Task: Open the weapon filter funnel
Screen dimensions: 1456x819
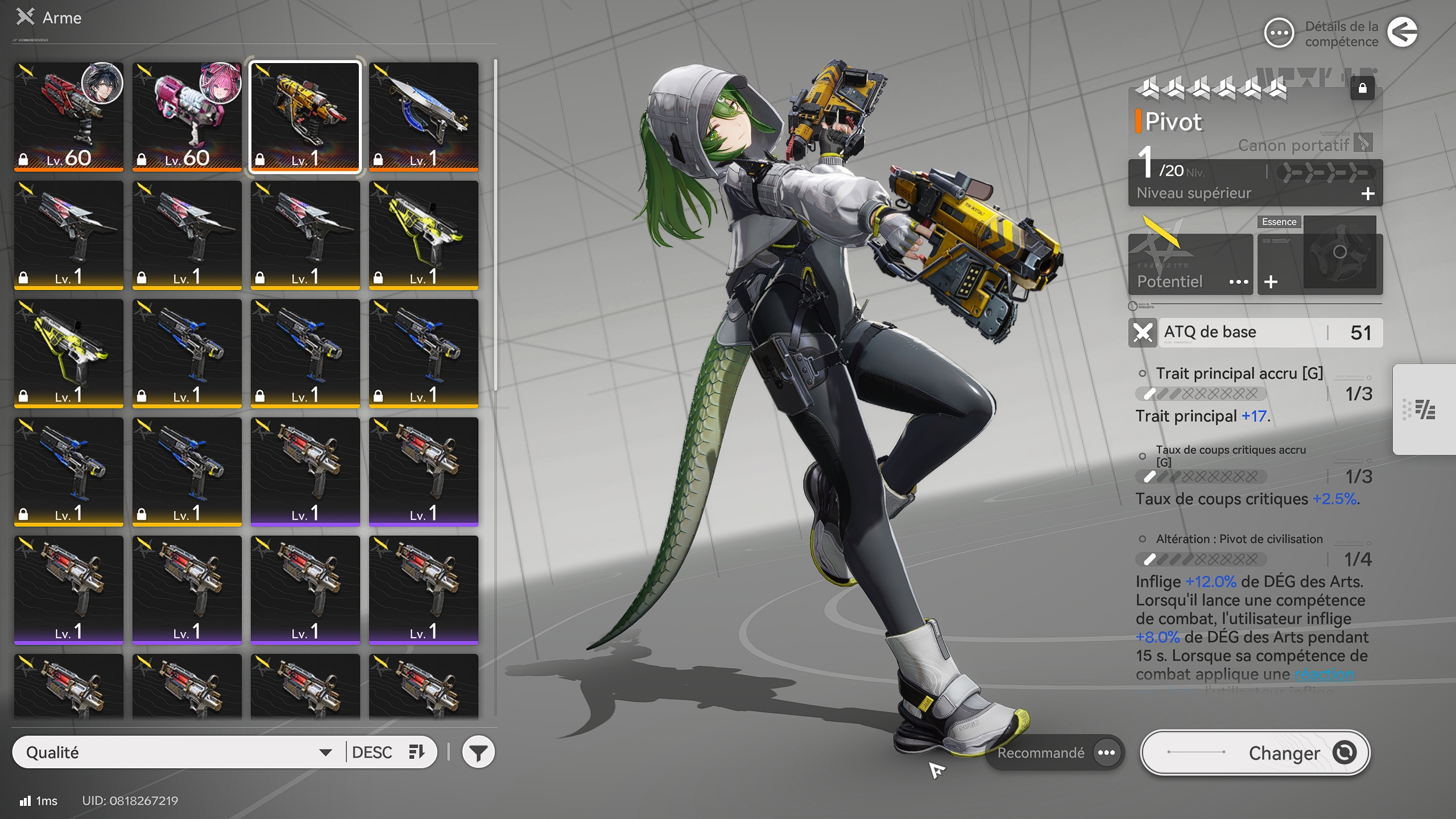Action: (478, 752)
